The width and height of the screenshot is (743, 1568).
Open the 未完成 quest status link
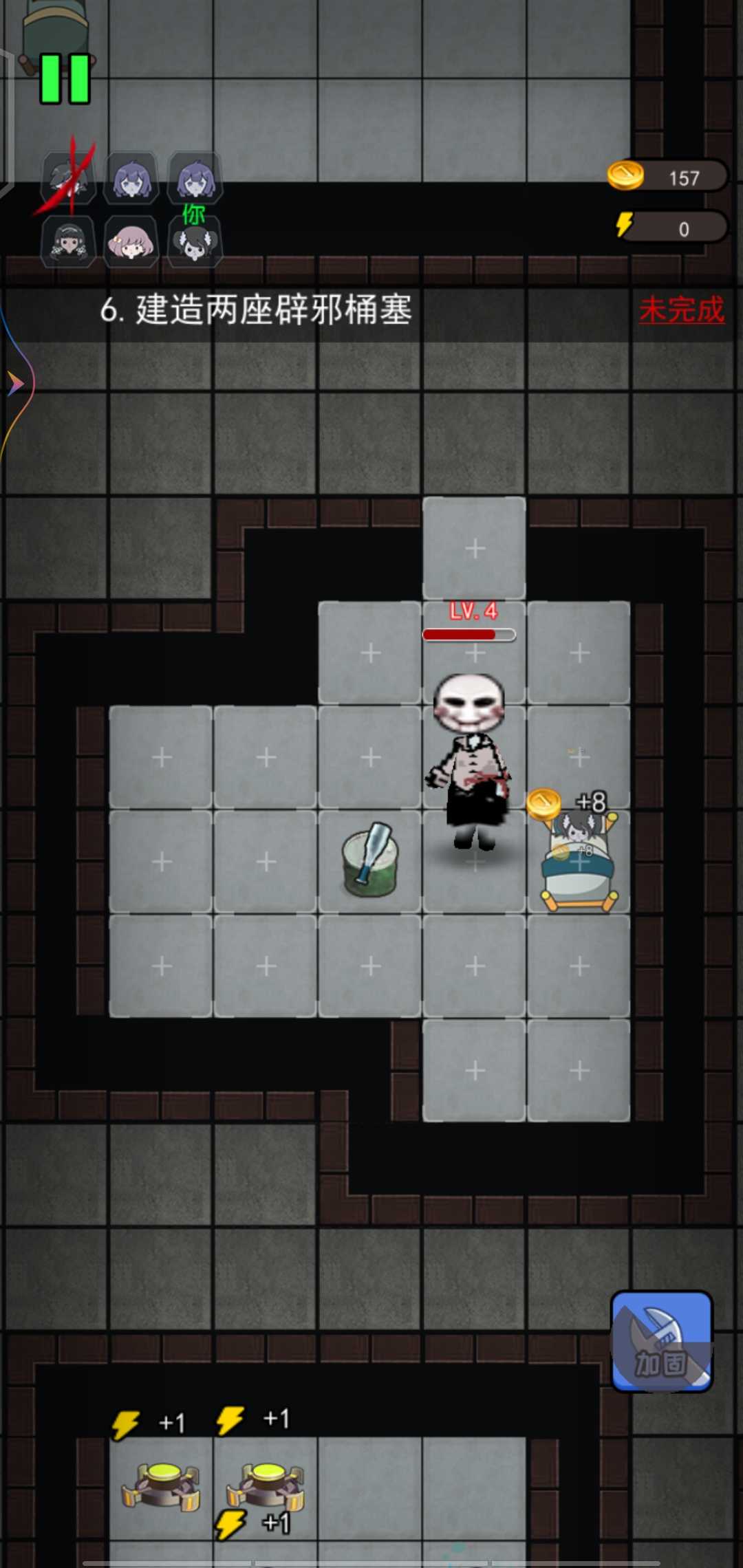(x=681, y=310)
